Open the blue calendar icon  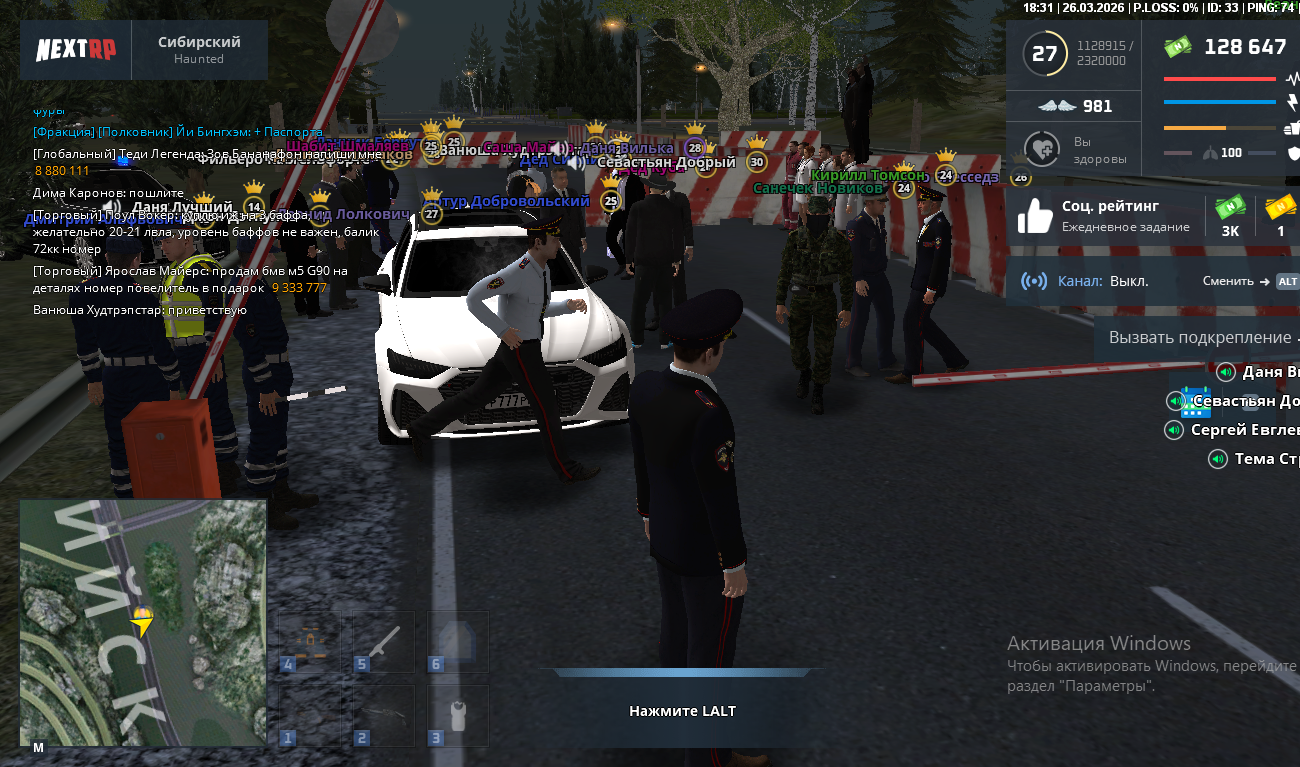pos(1196,403)
